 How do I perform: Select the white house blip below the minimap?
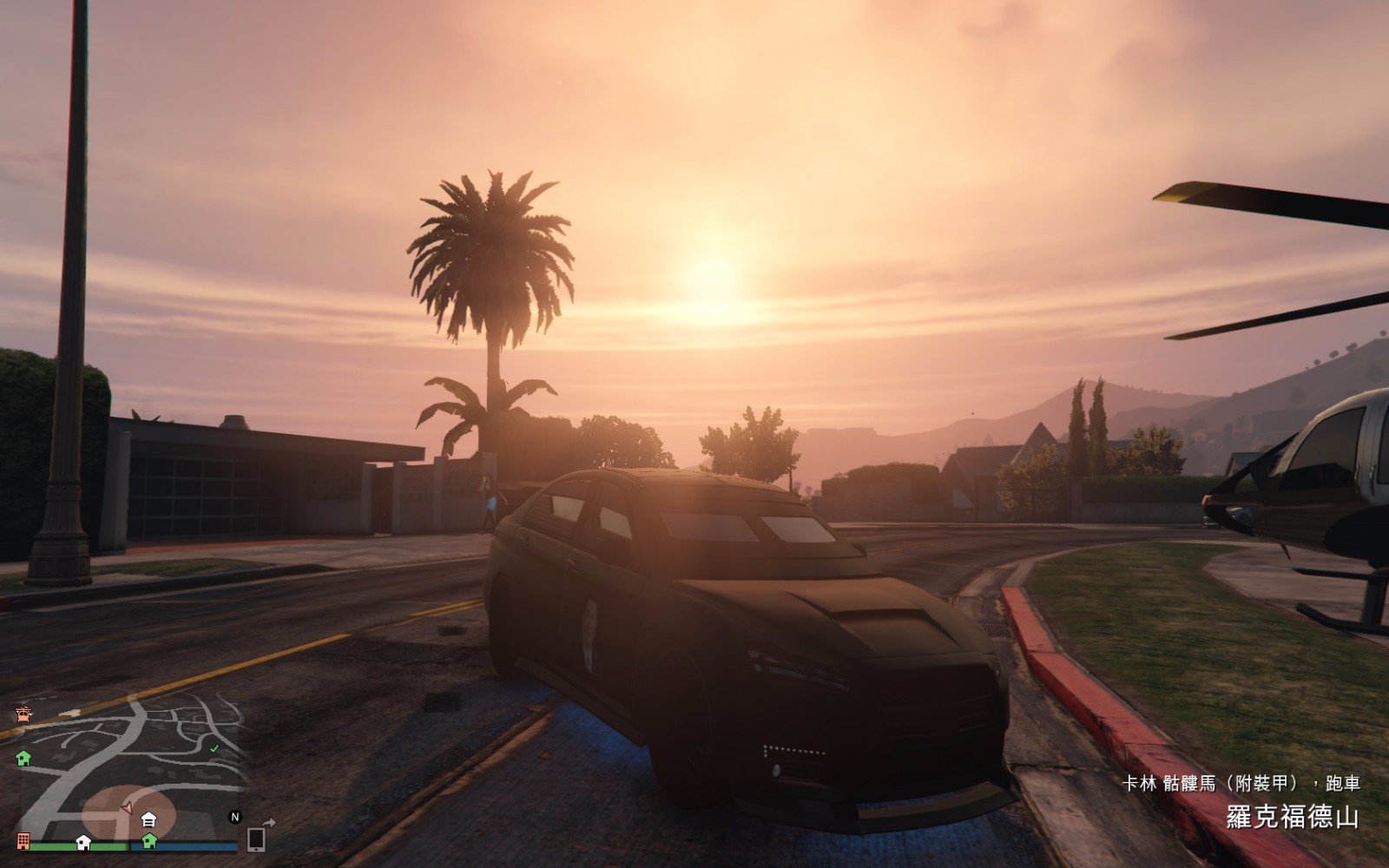[x=83, y=844]
